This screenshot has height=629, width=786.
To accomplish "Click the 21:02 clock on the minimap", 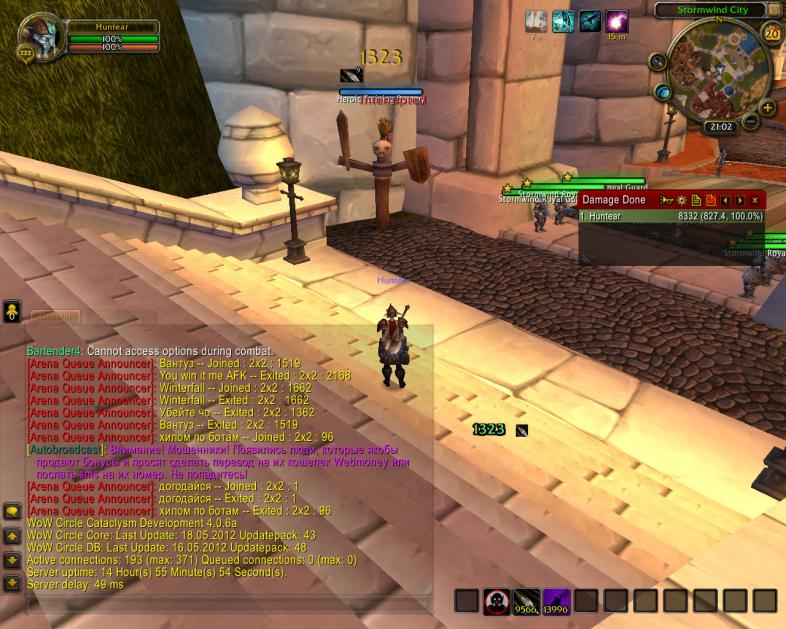I will (721, 127).
